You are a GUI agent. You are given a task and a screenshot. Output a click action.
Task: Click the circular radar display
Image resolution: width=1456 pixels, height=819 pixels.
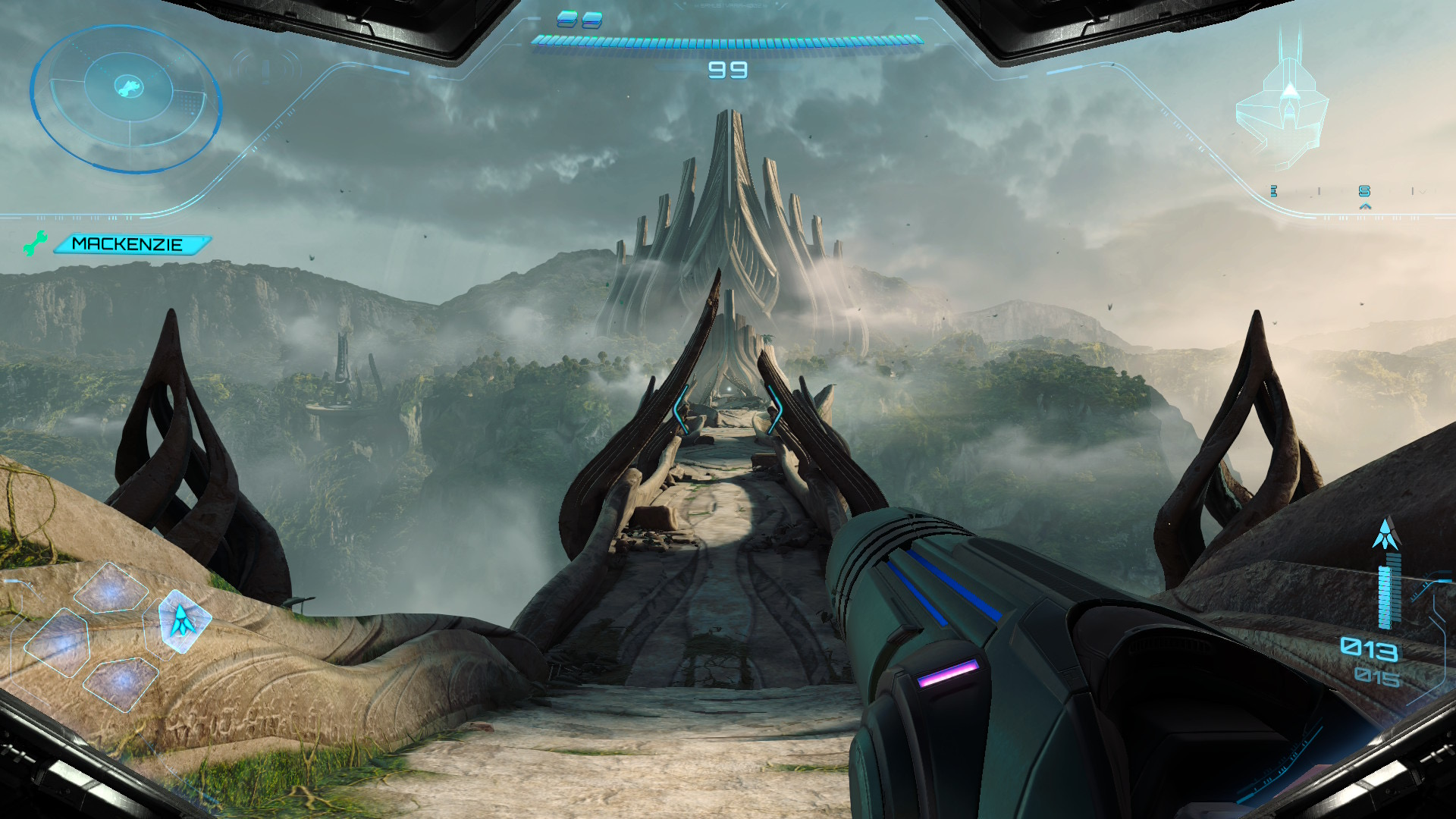coord(126,96)
